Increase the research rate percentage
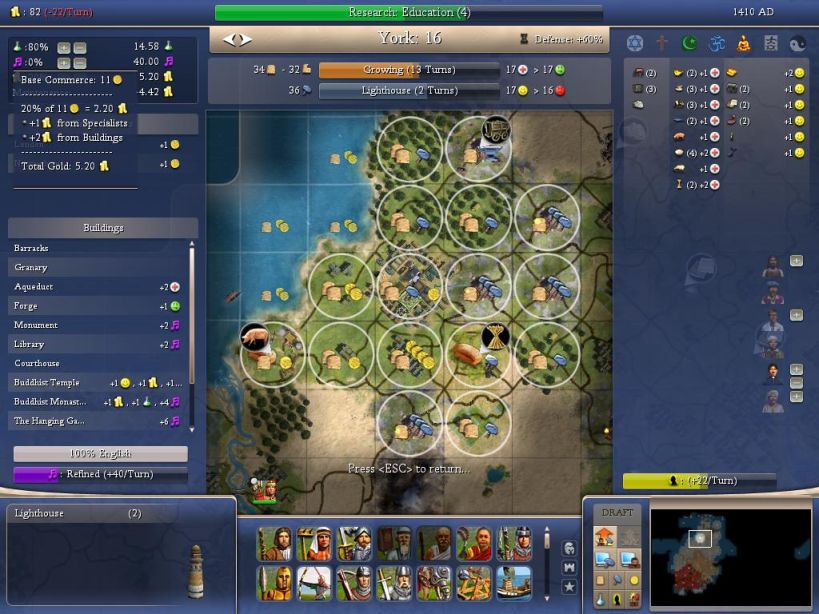 click(63, 47)
